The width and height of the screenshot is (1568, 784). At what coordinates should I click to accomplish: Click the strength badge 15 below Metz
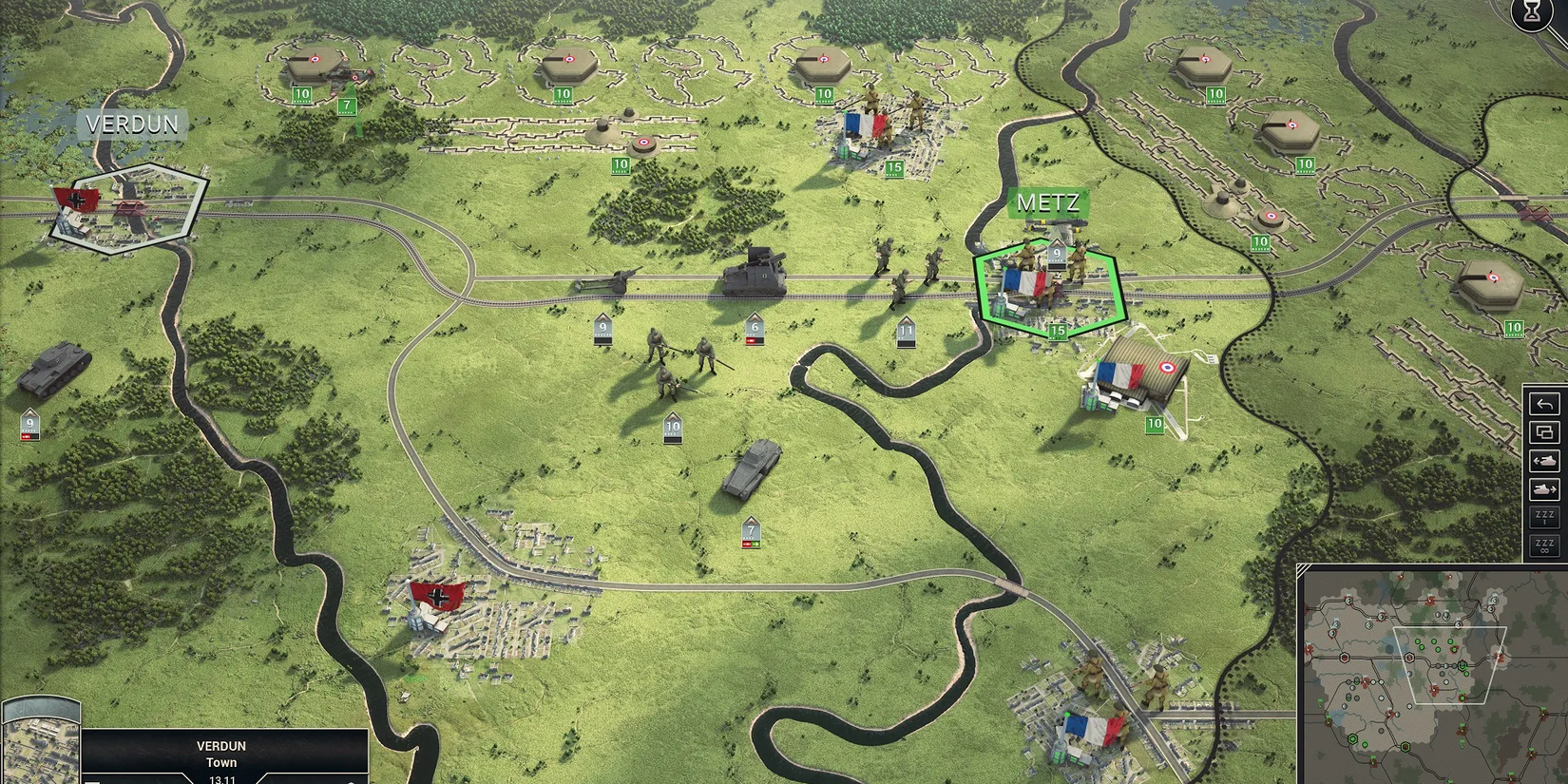[1058, 330]
